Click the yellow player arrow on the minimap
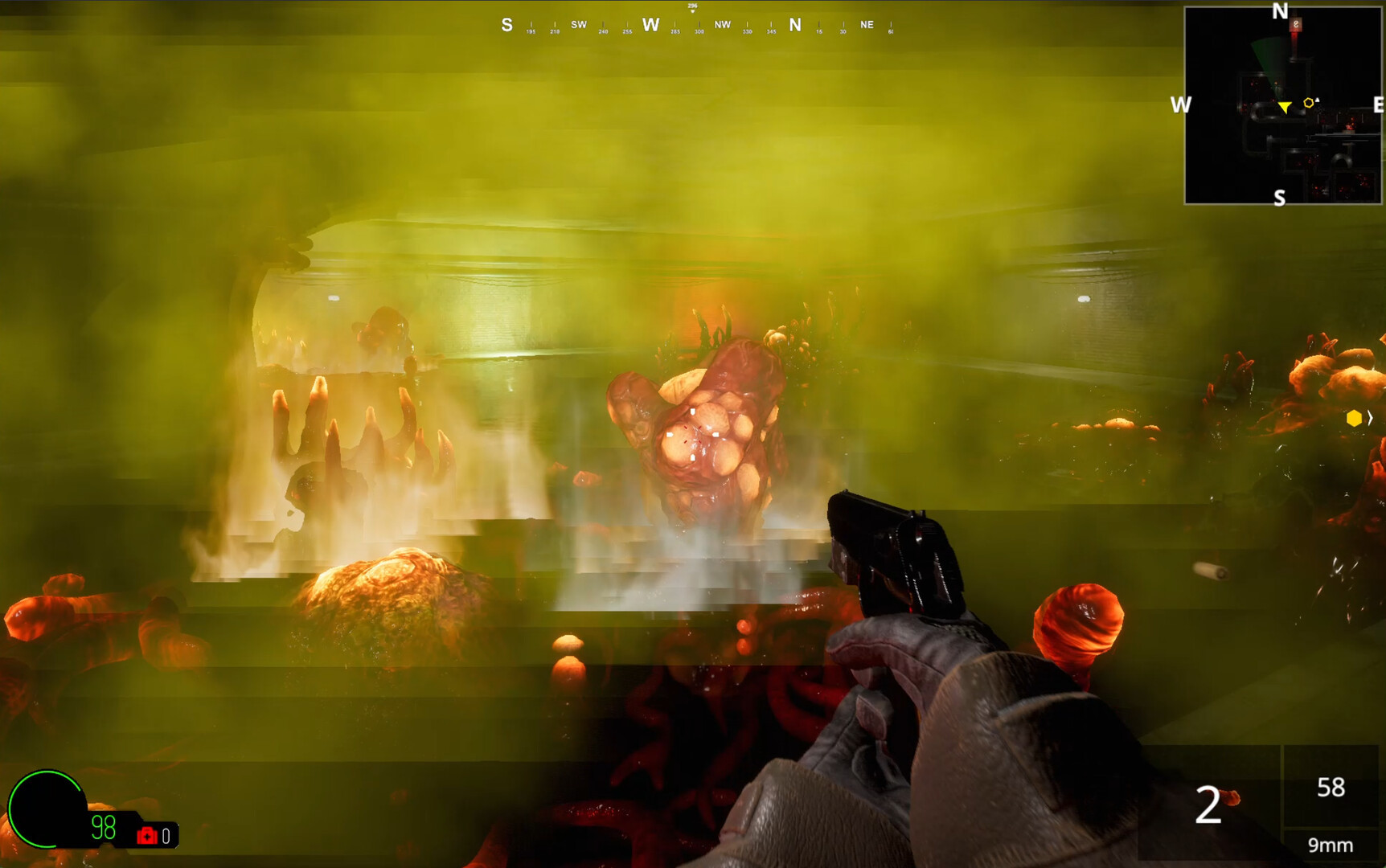Viewport: 1386px width, 868px height. (x=1285, y=107)
